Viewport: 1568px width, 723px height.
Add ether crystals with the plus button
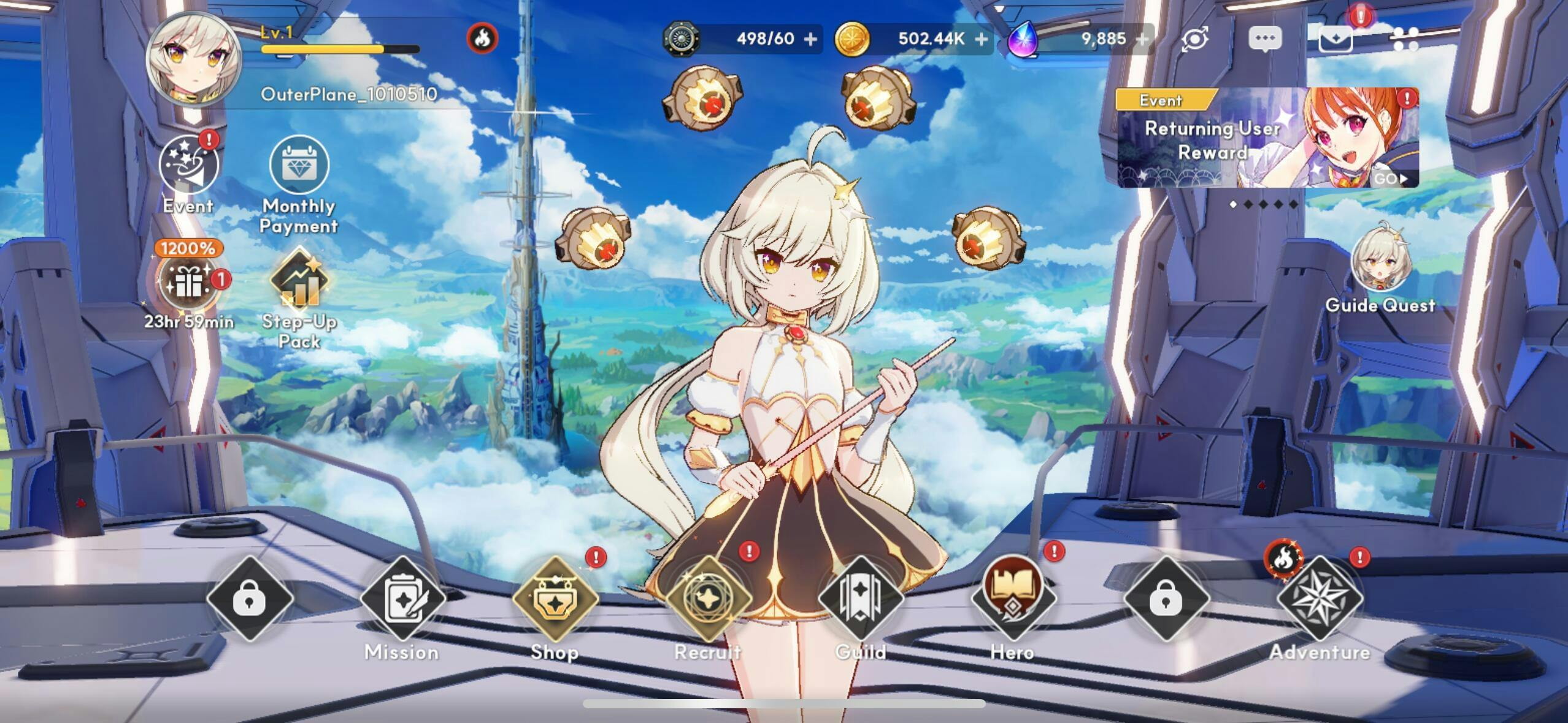point(1142,39)
